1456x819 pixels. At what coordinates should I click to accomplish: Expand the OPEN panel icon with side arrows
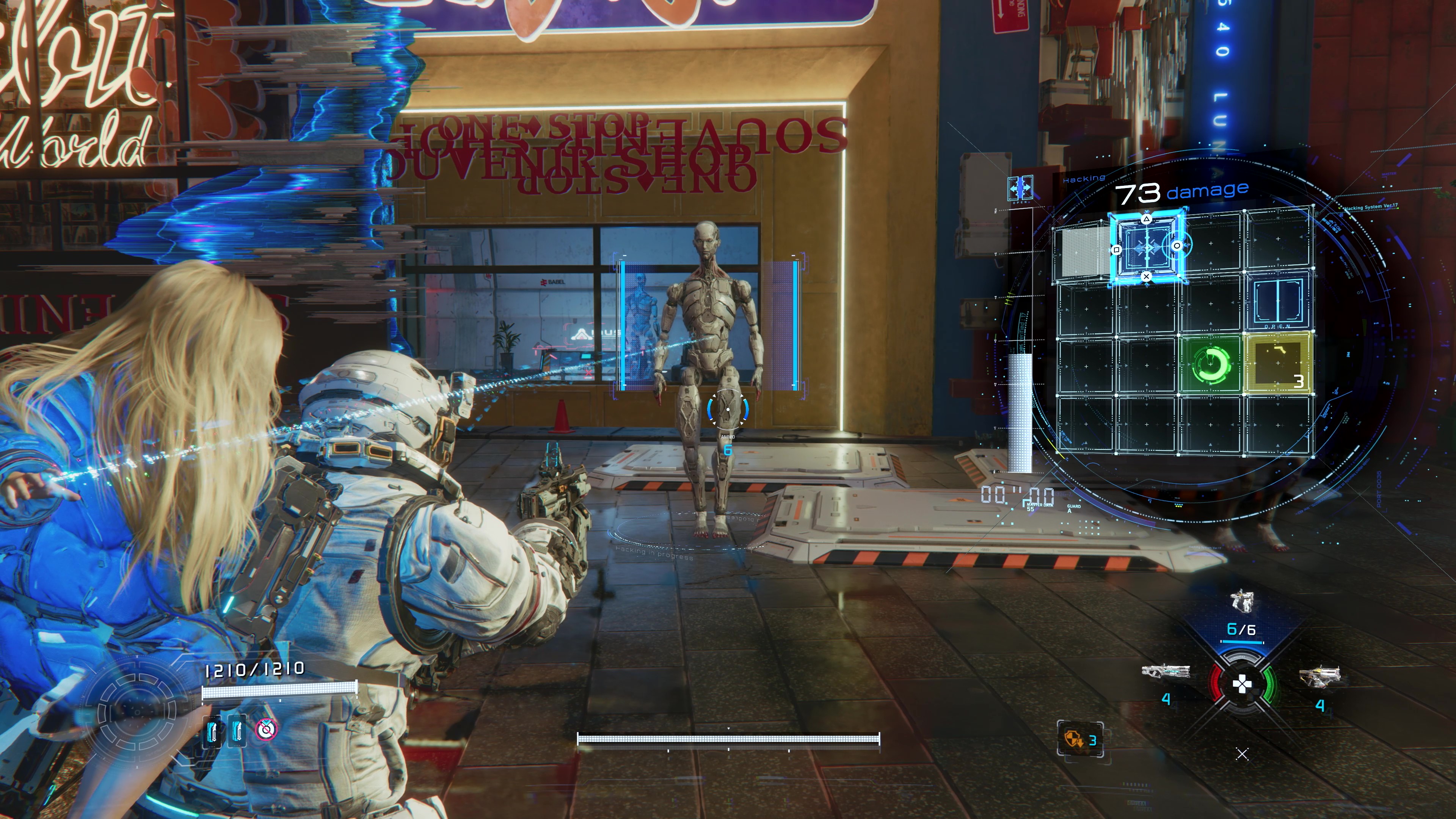click(1020, 189)
